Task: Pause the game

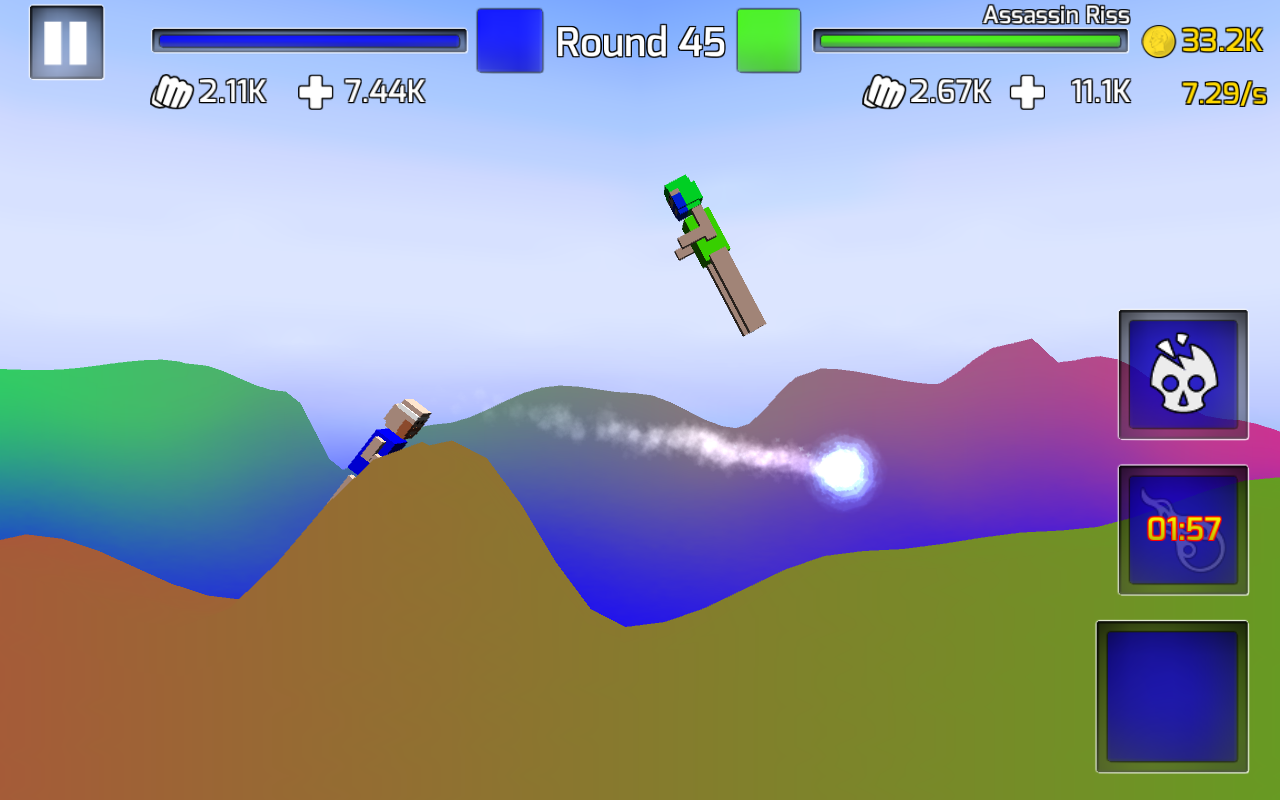Action: pyautogui.click(x=65, y=43)
